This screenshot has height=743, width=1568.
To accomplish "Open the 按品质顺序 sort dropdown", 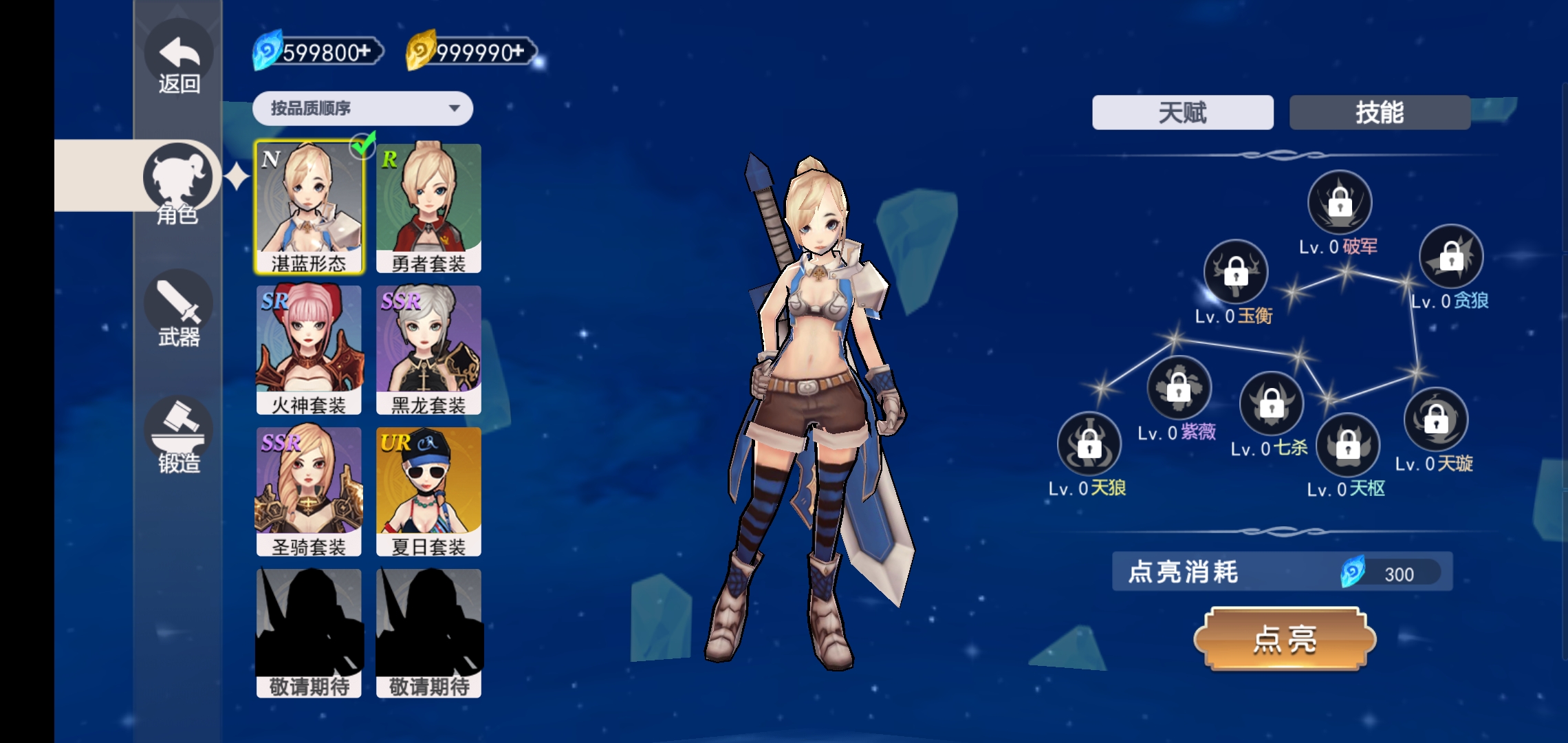I will 362,109.
